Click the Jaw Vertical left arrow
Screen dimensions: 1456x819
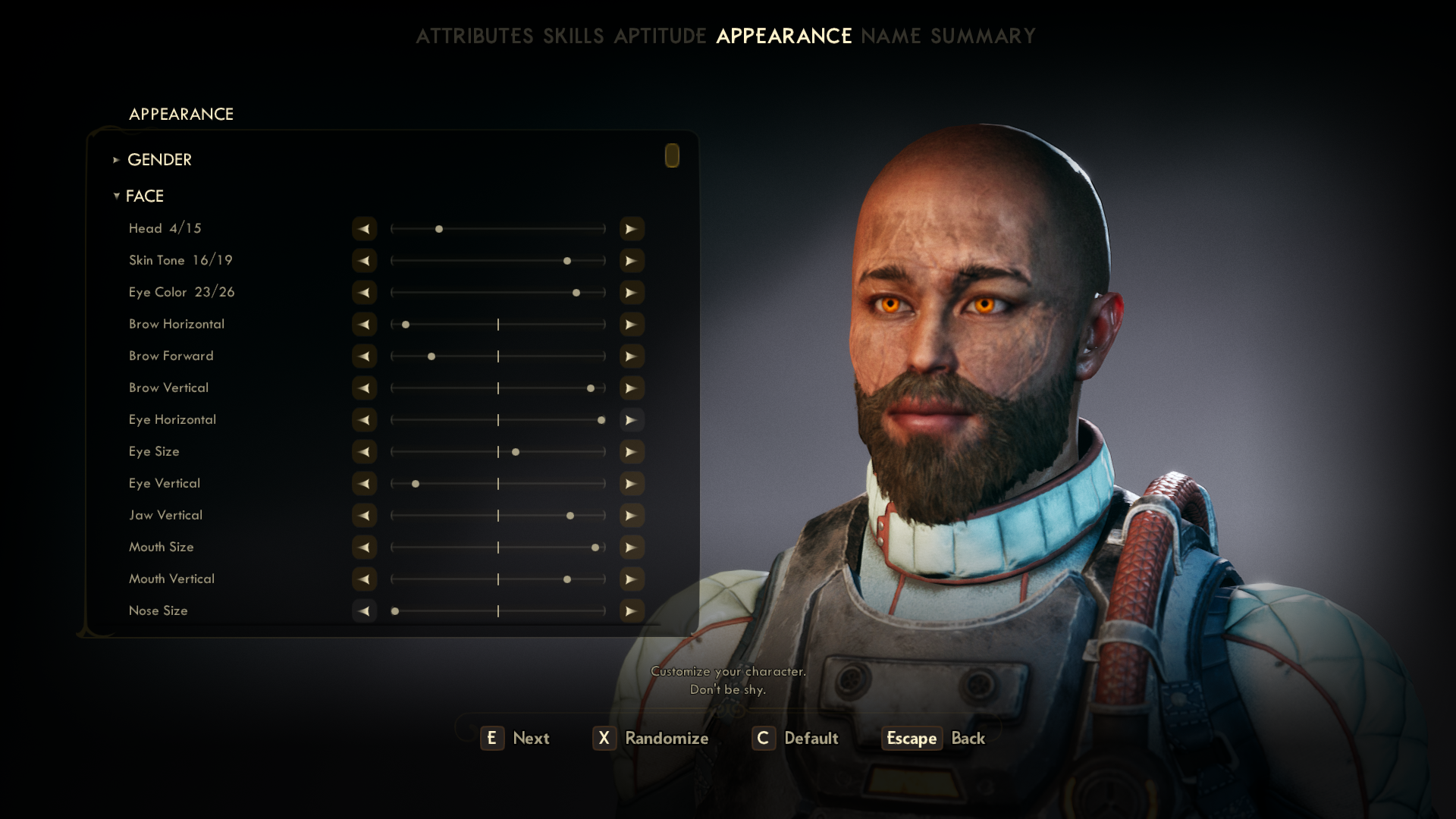point(364,516)
